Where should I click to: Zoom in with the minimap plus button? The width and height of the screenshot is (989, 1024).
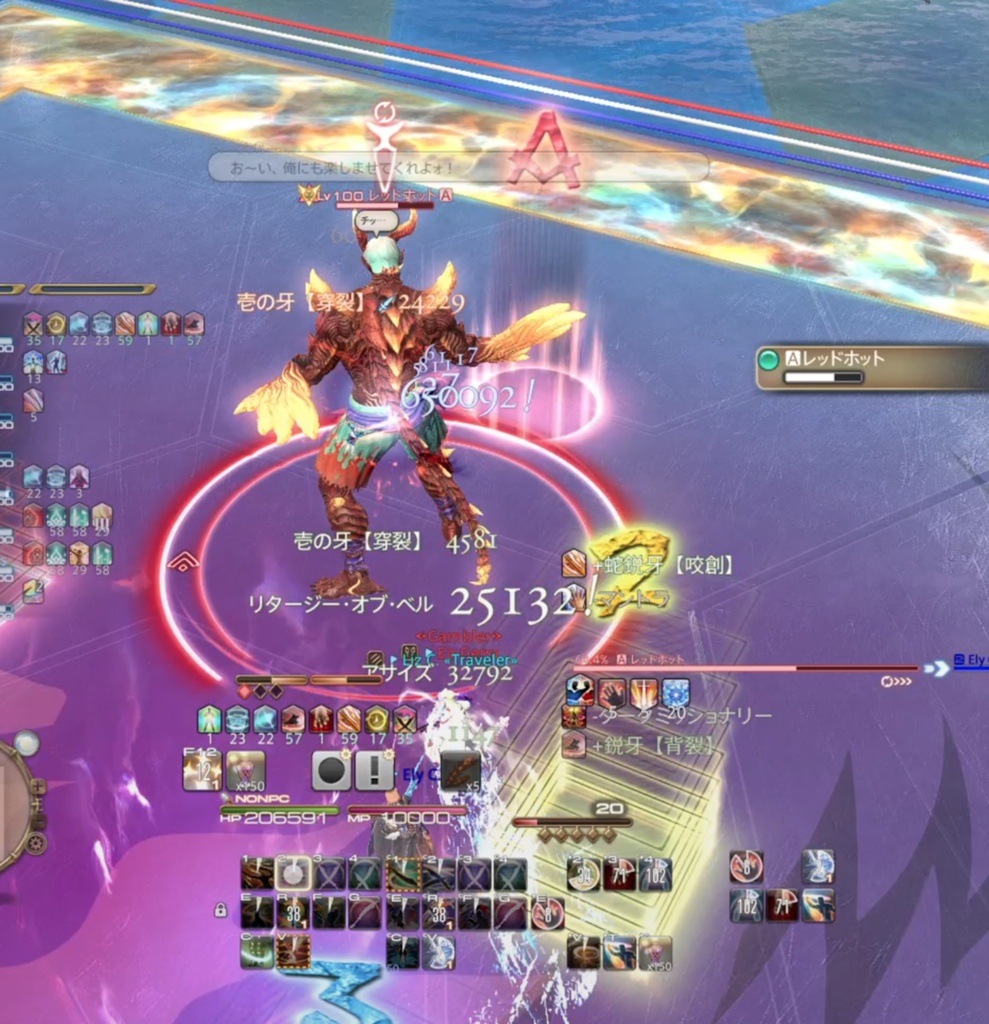[38, 787]
